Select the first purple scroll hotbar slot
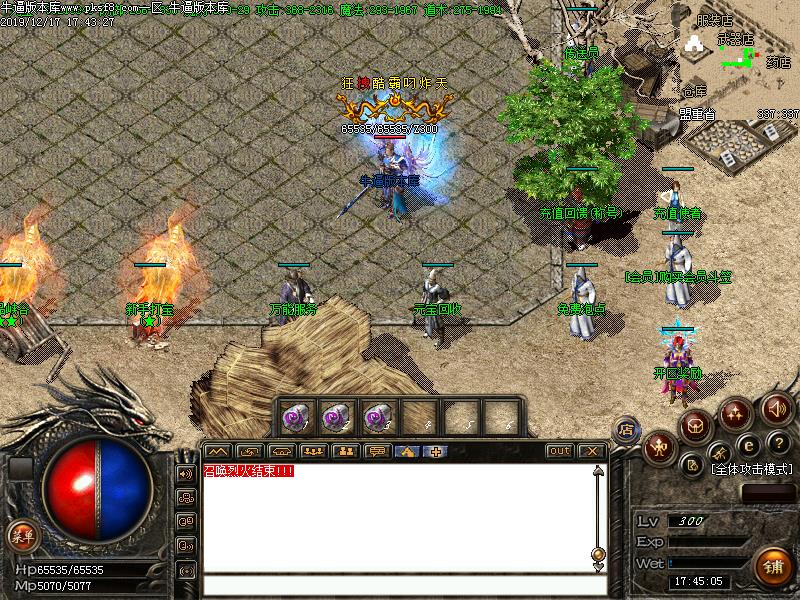Screen dimensions: 800x600 (297, 415)
